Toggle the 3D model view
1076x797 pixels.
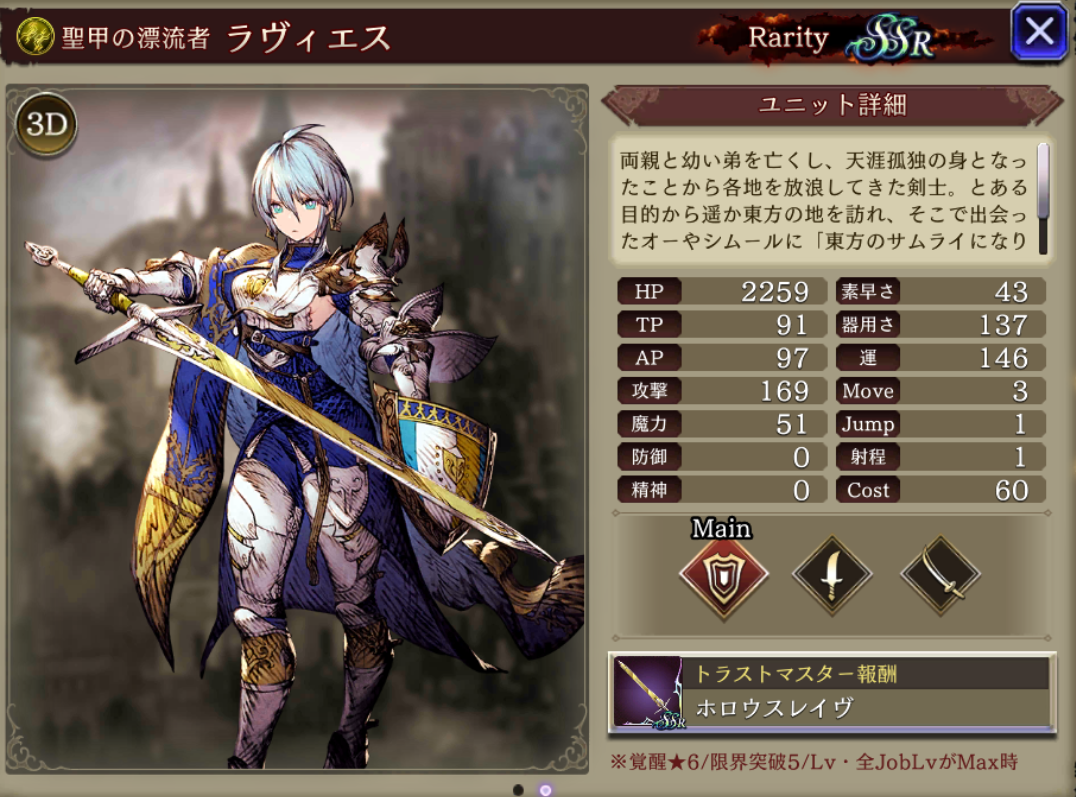(x=46, y=124)
